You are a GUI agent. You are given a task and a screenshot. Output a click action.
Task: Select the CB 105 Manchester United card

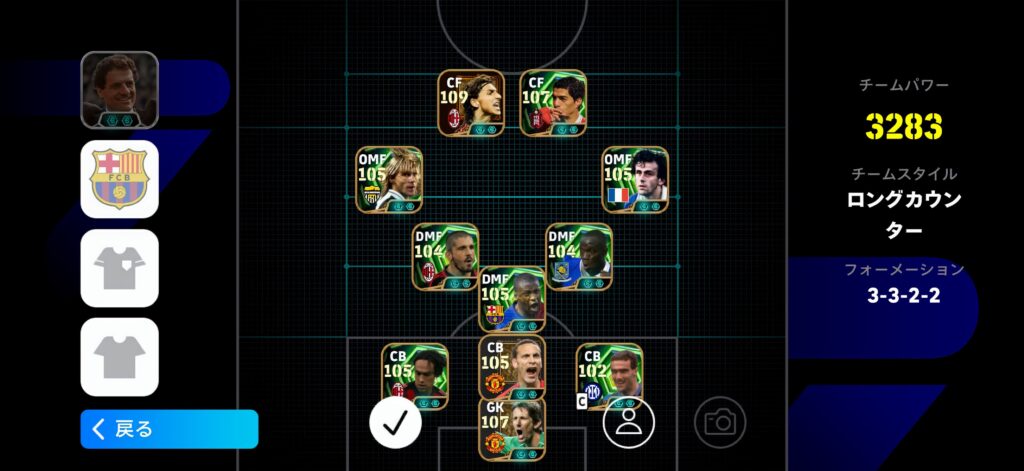click(x=512, y=367)
